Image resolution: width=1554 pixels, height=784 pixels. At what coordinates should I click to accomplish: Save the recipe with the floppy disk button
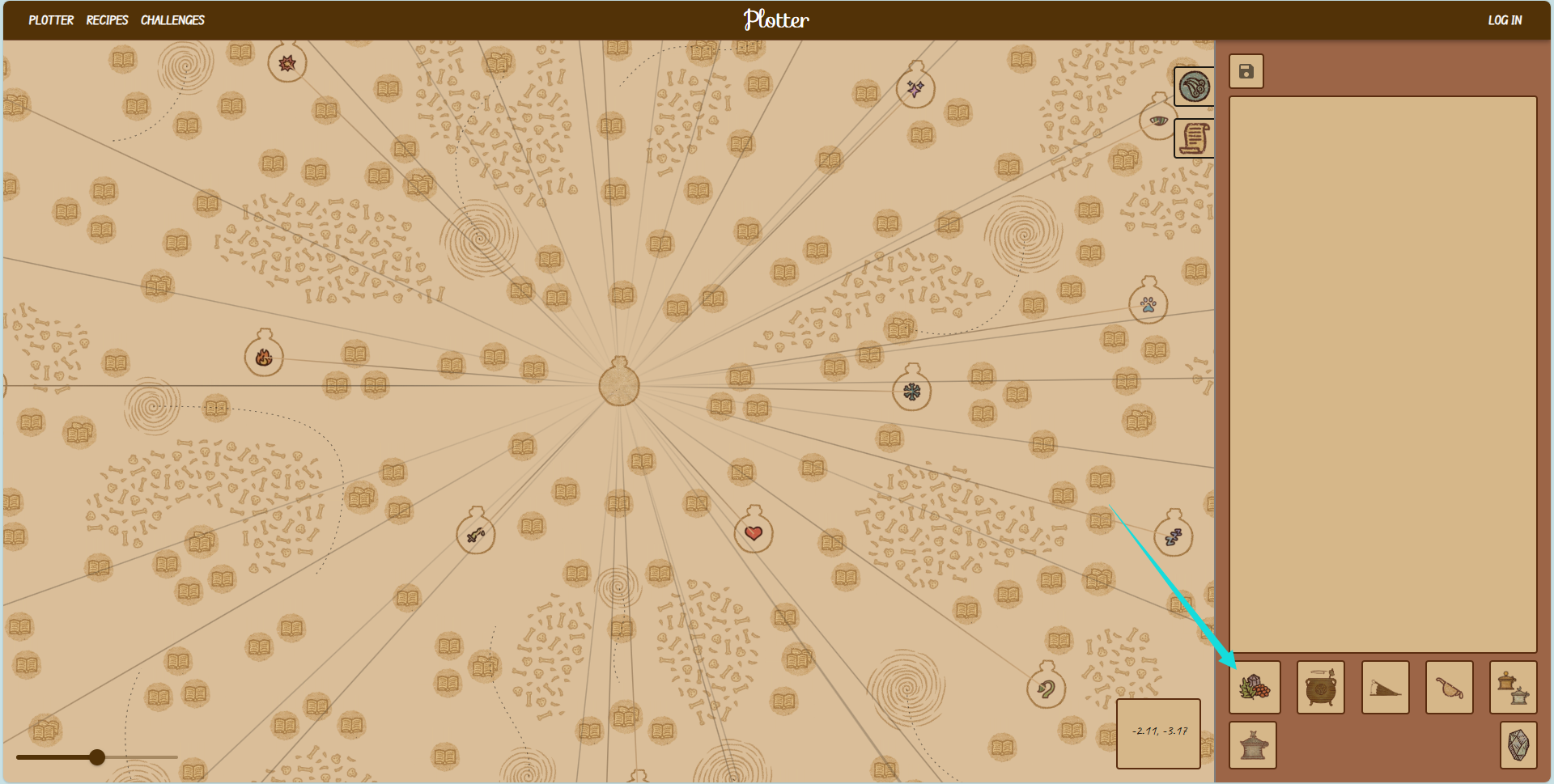click(x=1246, y=71)
